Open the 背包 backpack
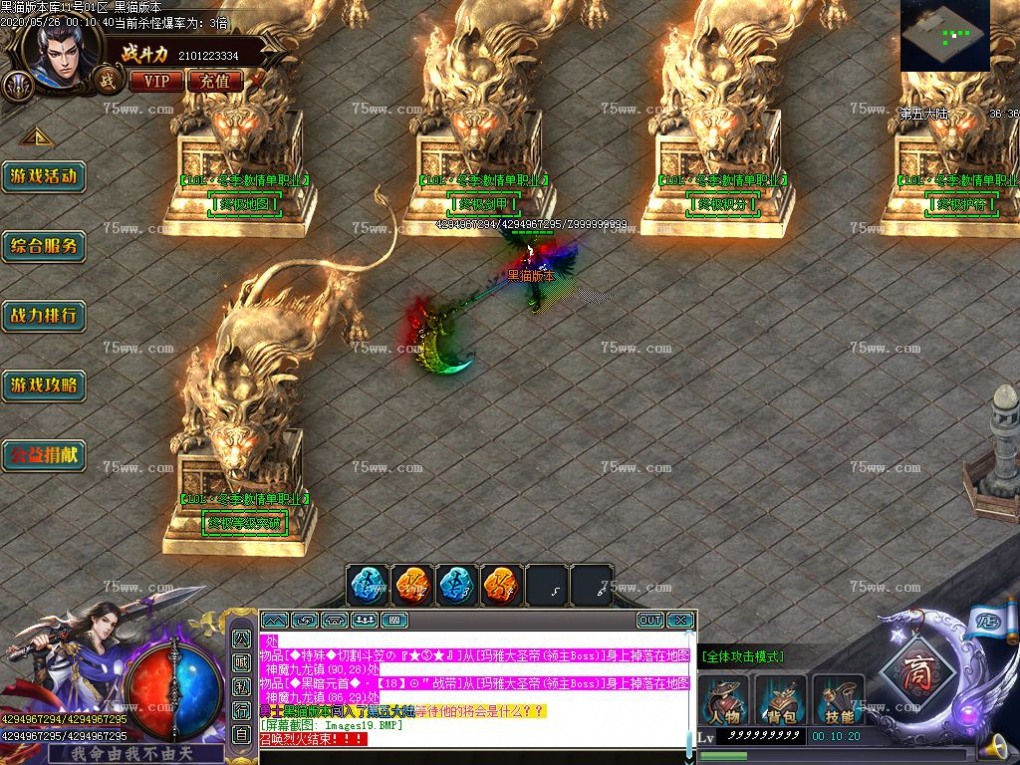This screenshot has width=1020, height=765. pyautogui.click(x=781, y=700)
